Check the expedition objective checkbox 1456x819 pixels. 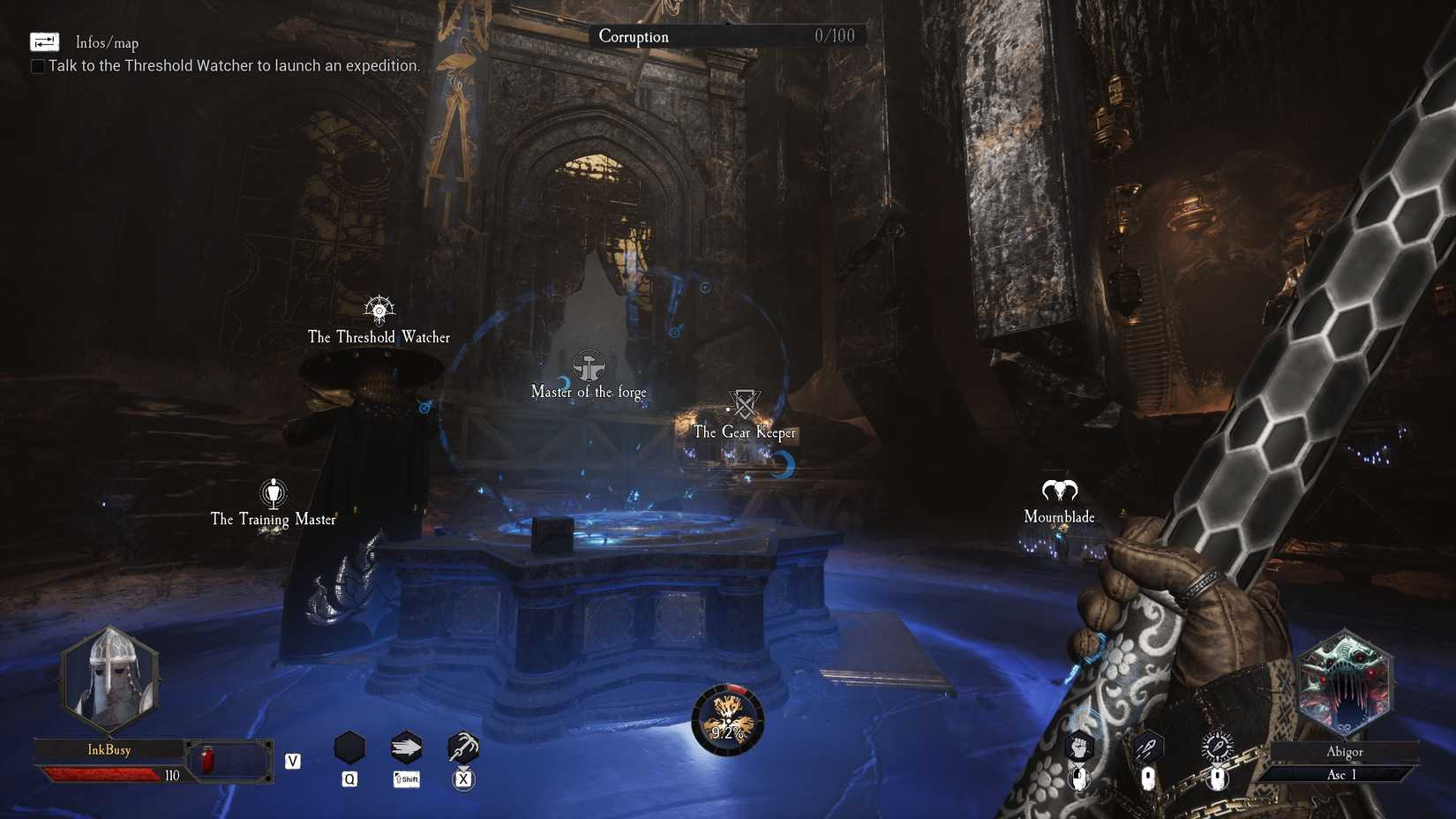point(37,65)
